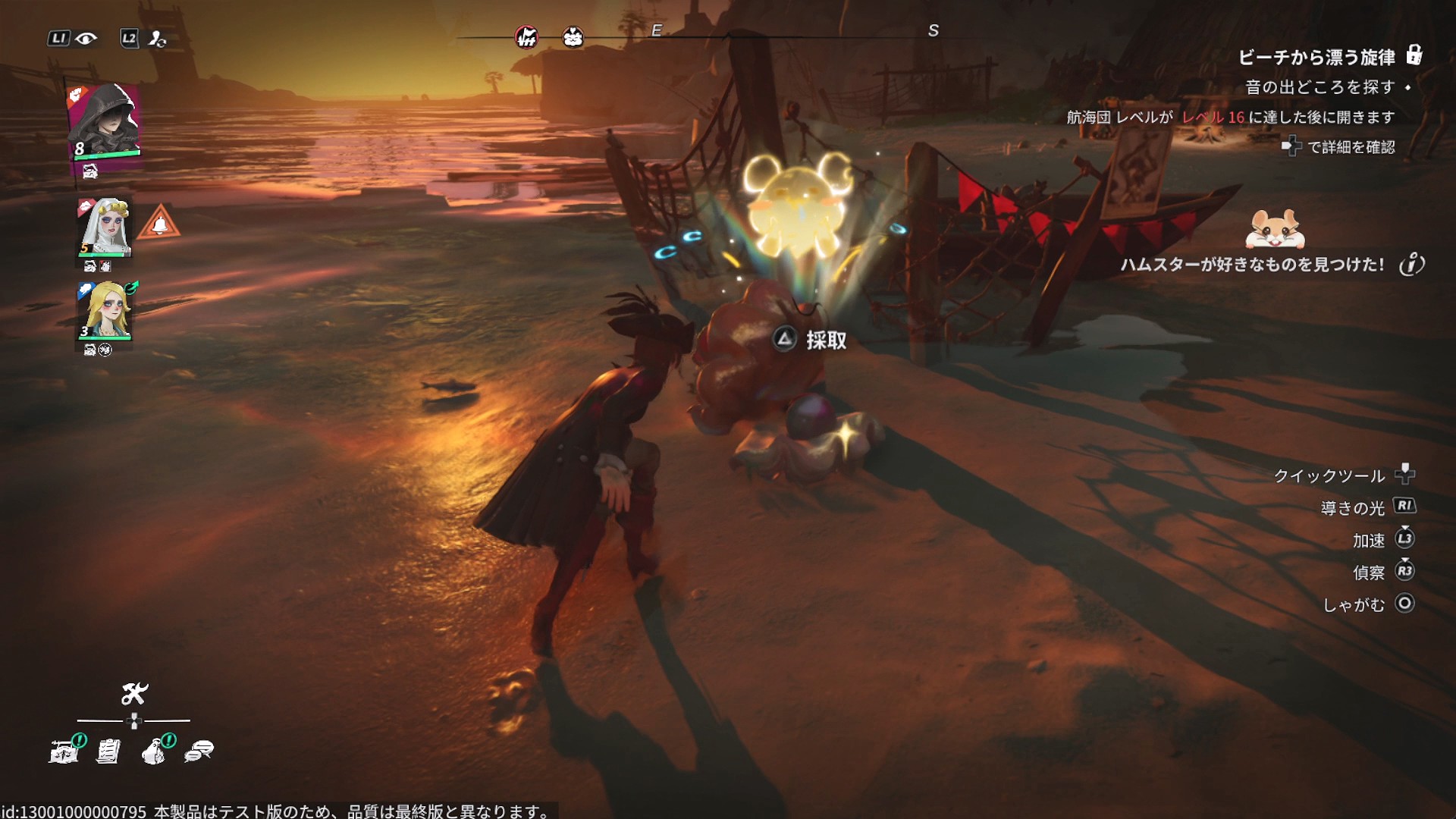Open the tied sack bag icon
The width and height of the screenshot is (1456, 819).
pos(154,751)
